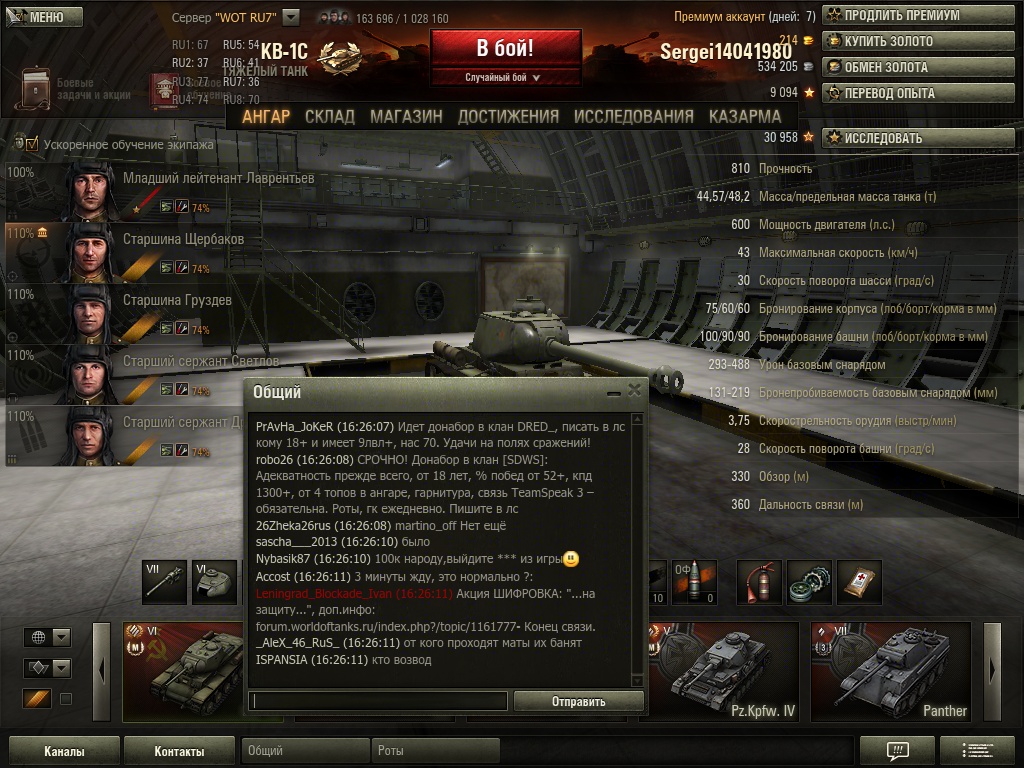Click the chat message input field
The width and height of the screenshot is (1024, 768).
[378, 701]
